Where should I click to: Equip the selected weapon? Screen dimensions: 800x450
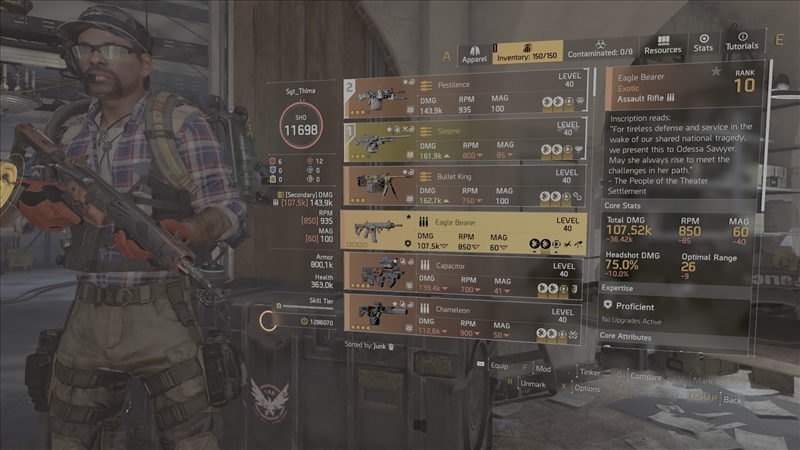click(x=499, y=366)
